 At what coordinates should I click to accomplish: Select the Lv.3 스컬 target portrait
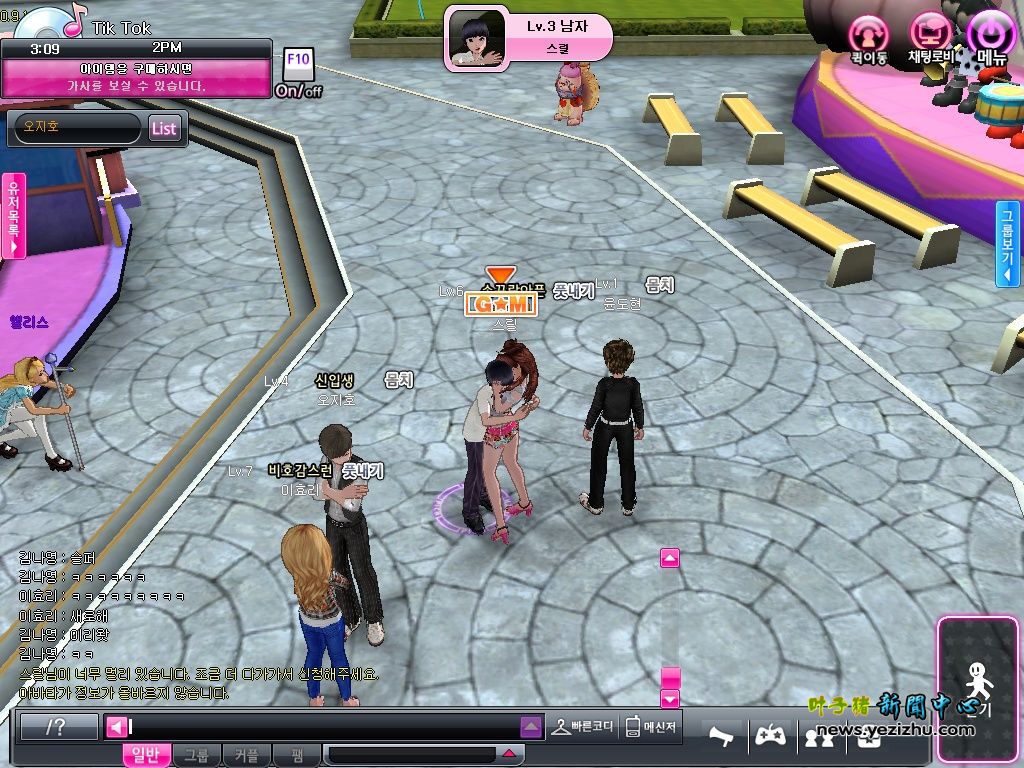pos(476,38)
